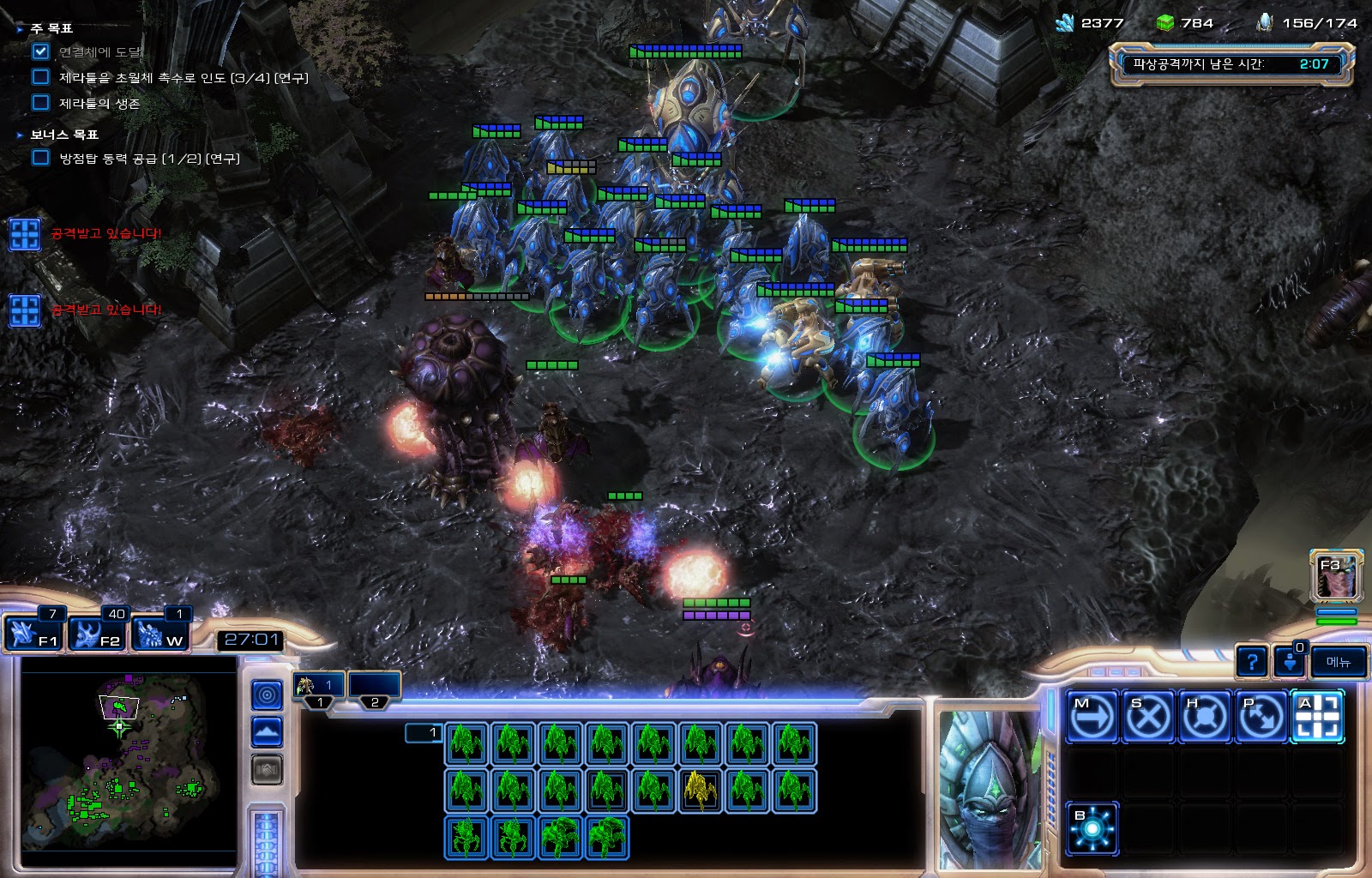The image size is (1372, 878).
Task: Select the yellow damaged unit wireframe
Action: [701, 789]
